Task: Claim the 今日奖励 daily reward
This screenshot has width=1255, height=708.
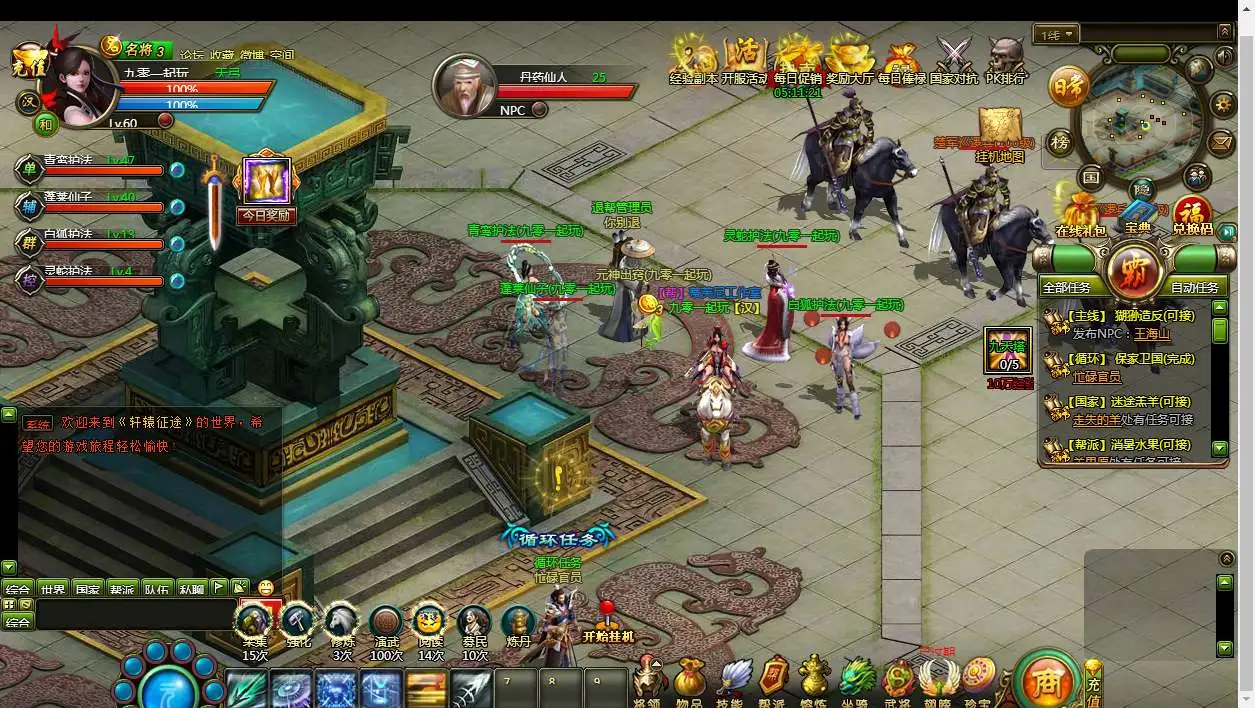Action: point(266,187)
